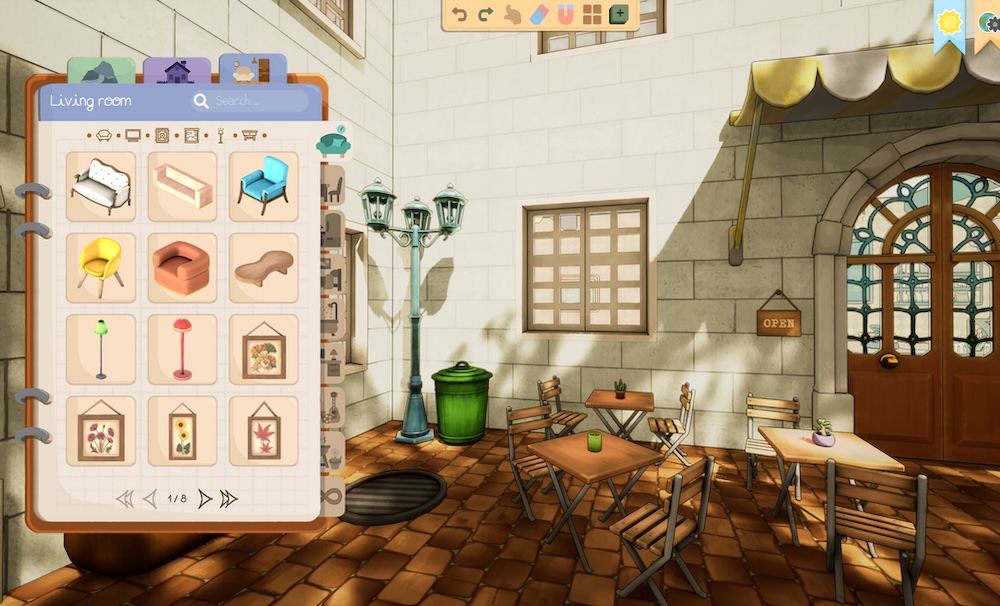1000x606 pixels.
Task: Select the eraser tool
Action: (x=539, y=14)
